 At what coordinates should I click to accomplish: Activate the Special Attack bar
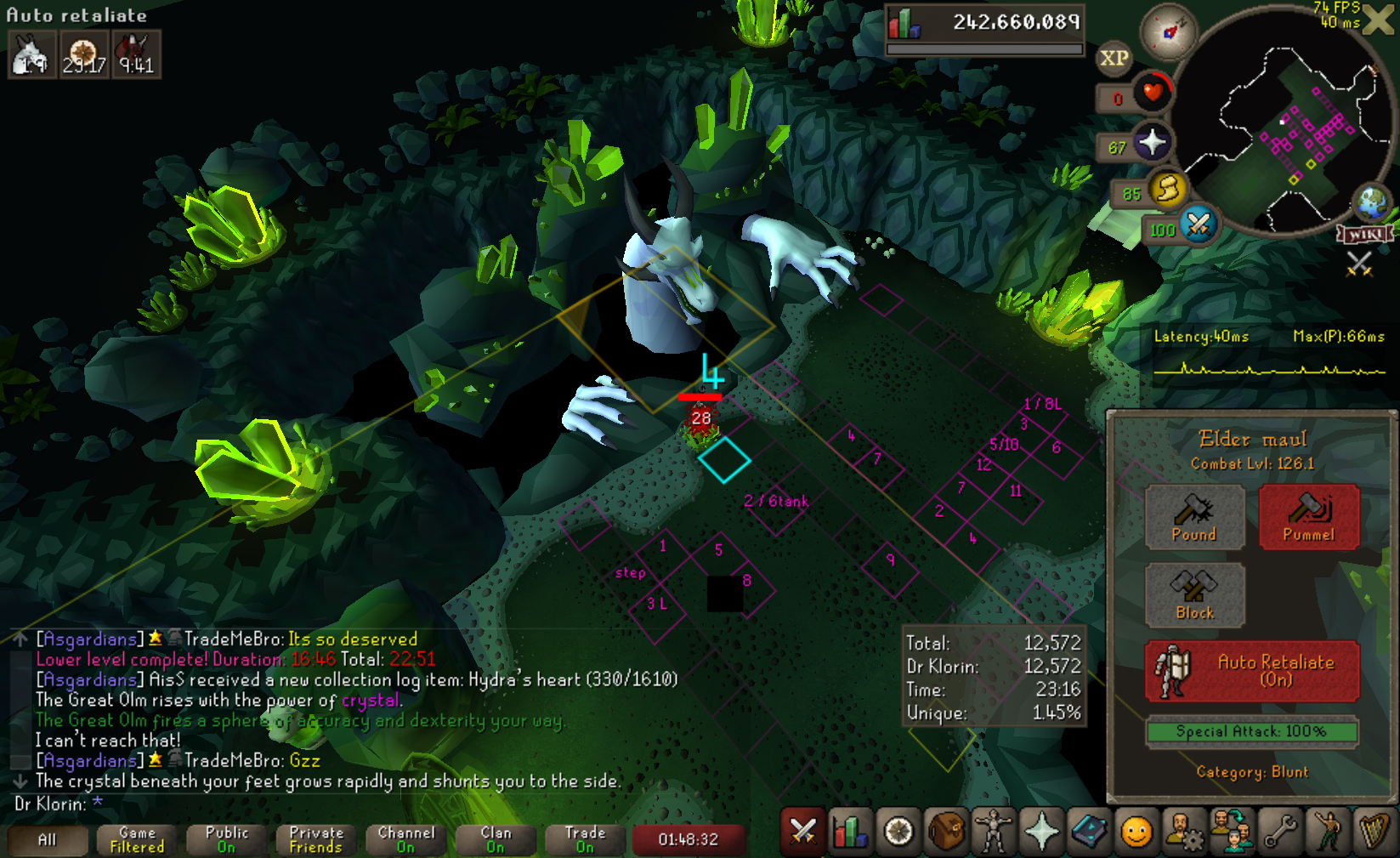(1251, 731)
